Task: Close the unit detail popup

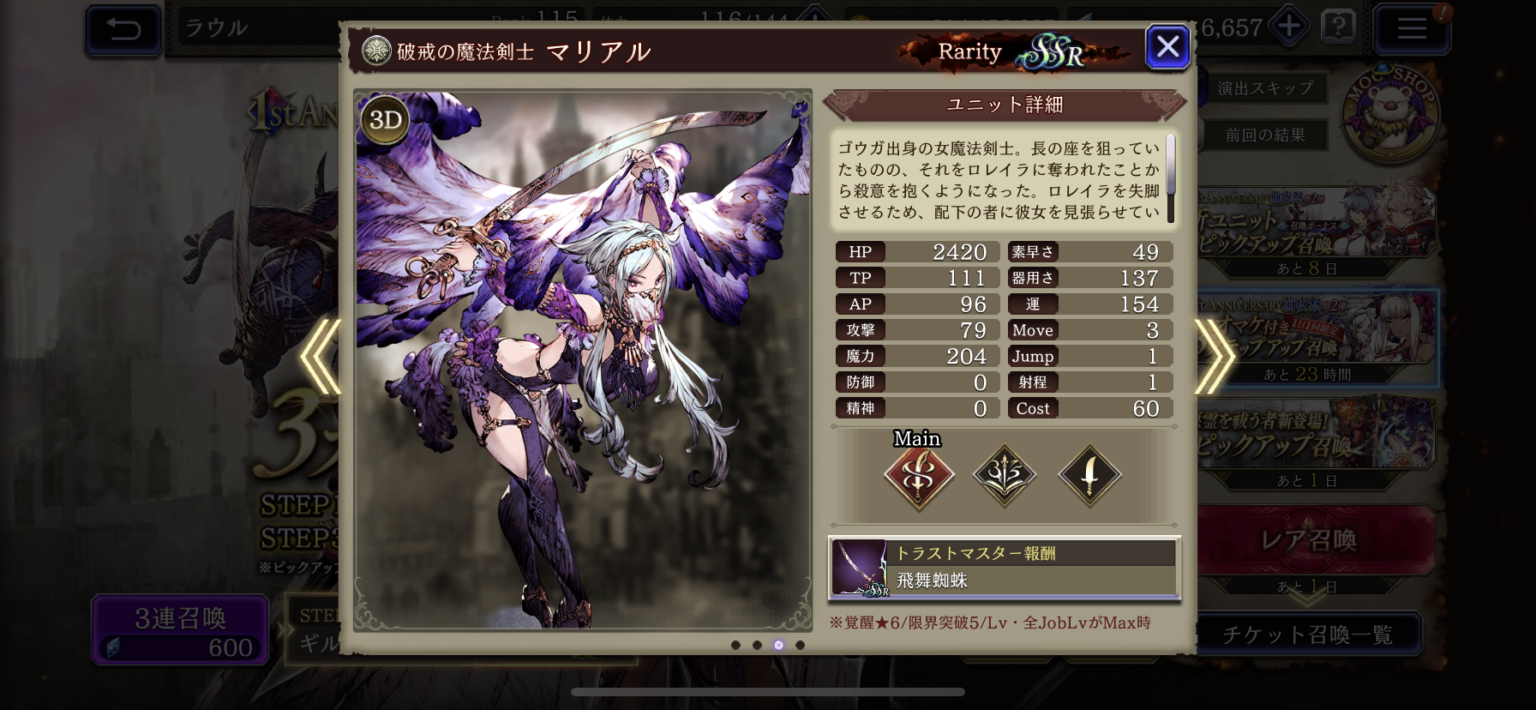Action: tap(1167, 47)
